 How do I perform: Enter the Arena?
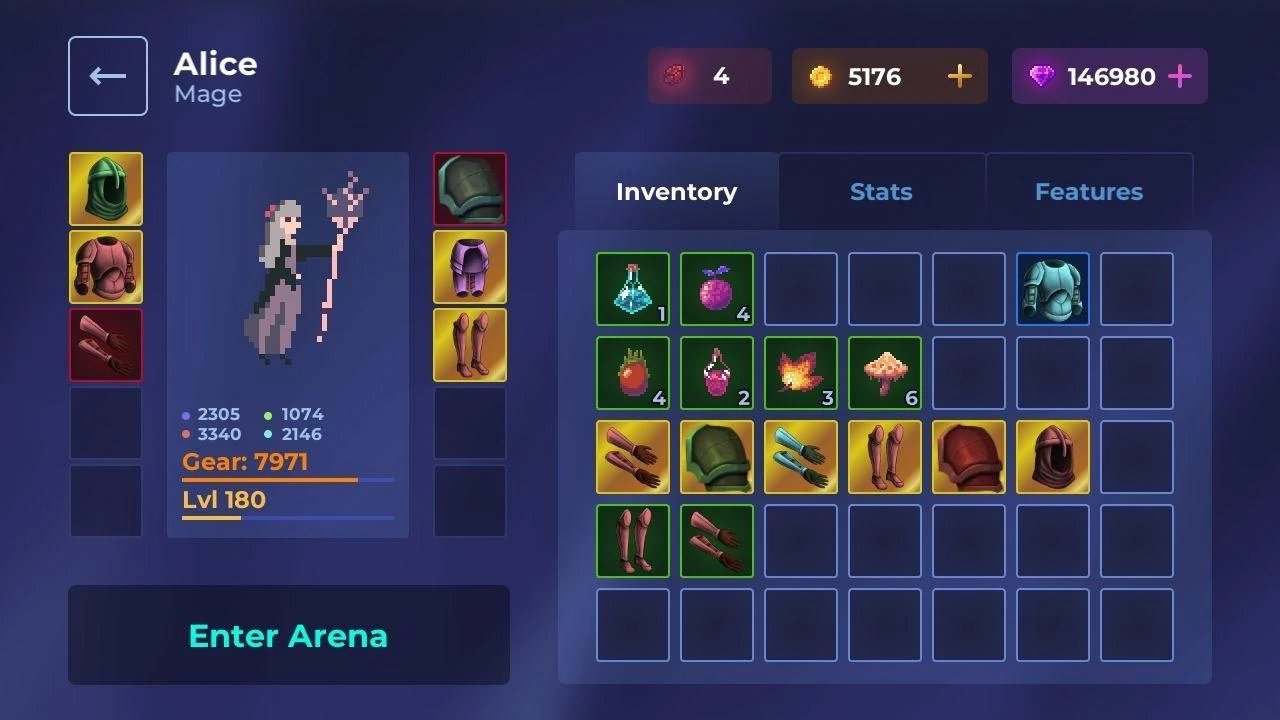point(288,635)
